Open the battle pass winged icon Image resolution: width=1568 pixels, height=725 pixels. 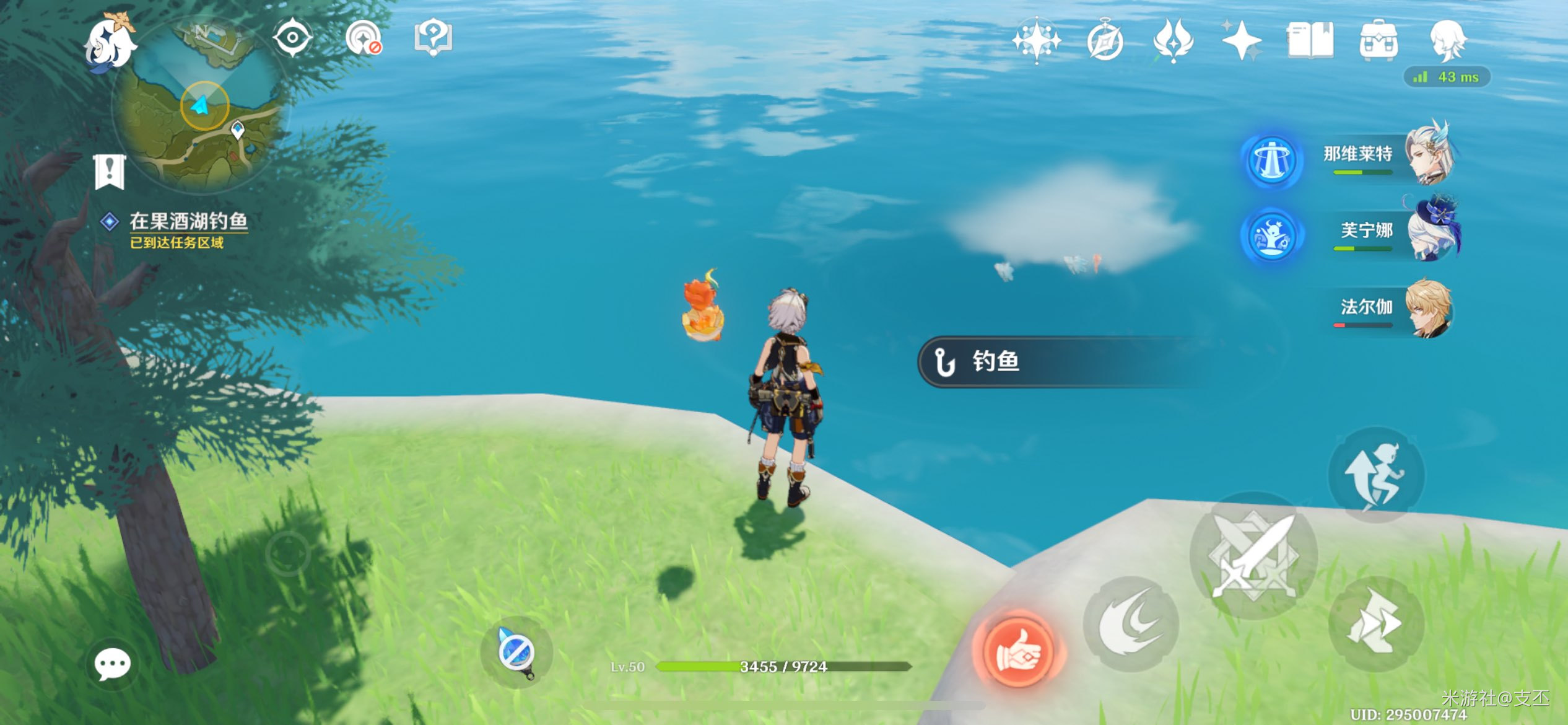pos(1173,42)
